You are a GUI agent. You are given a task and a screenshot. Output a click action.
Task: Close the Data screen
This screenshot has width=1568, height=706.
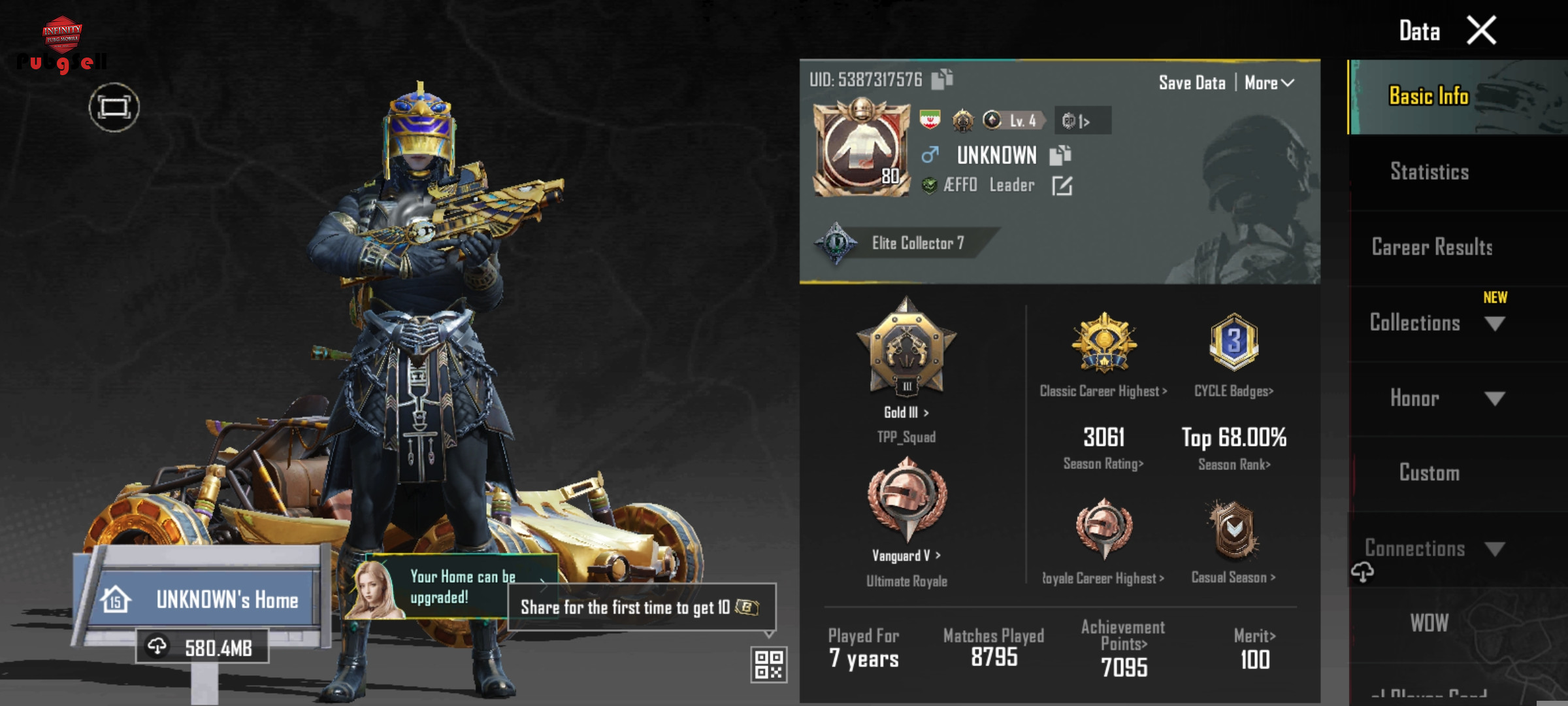(x=1481, y=31)
